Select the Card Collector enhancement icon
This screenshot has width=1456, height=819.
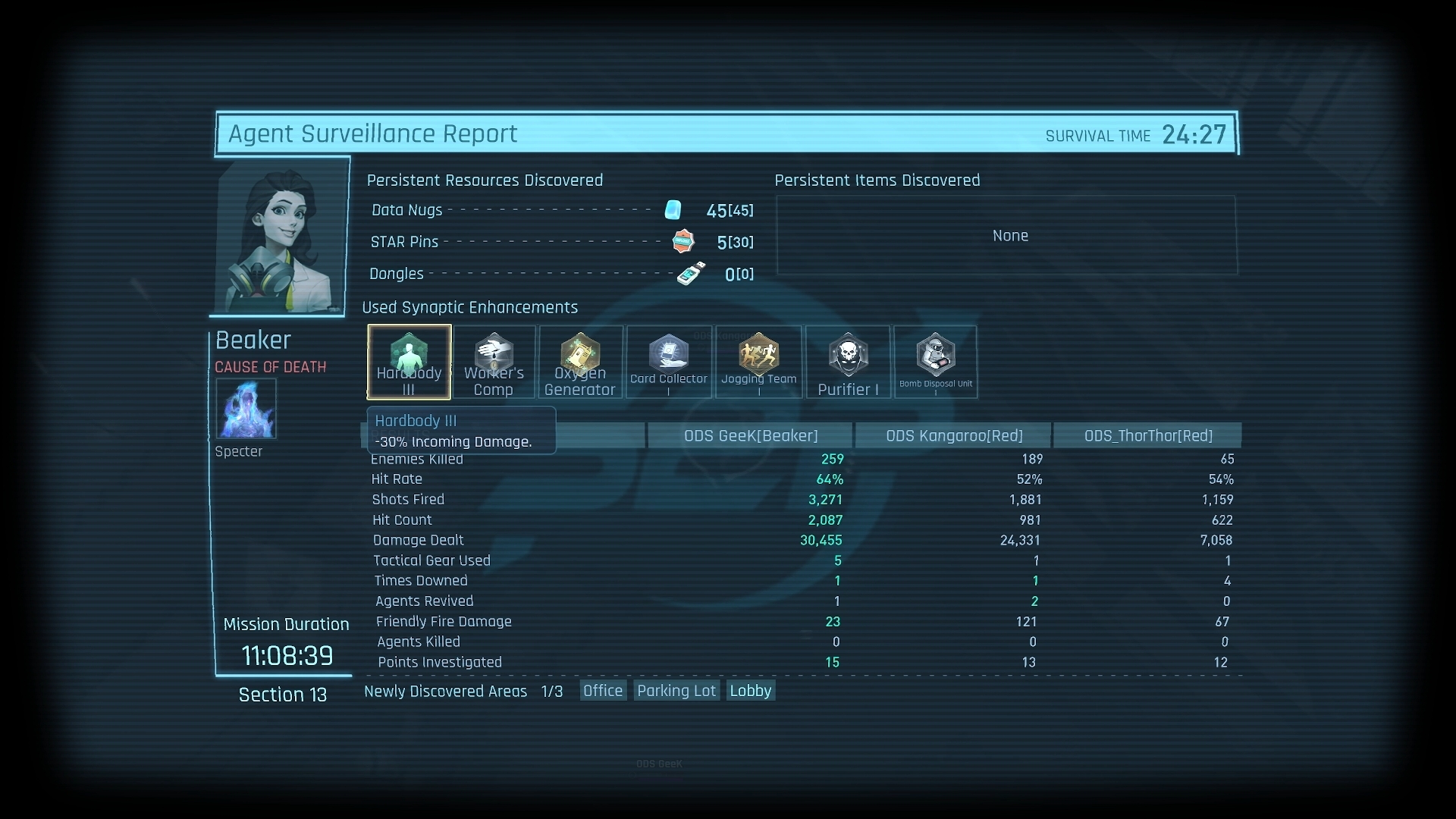click(x=668, y=362)
